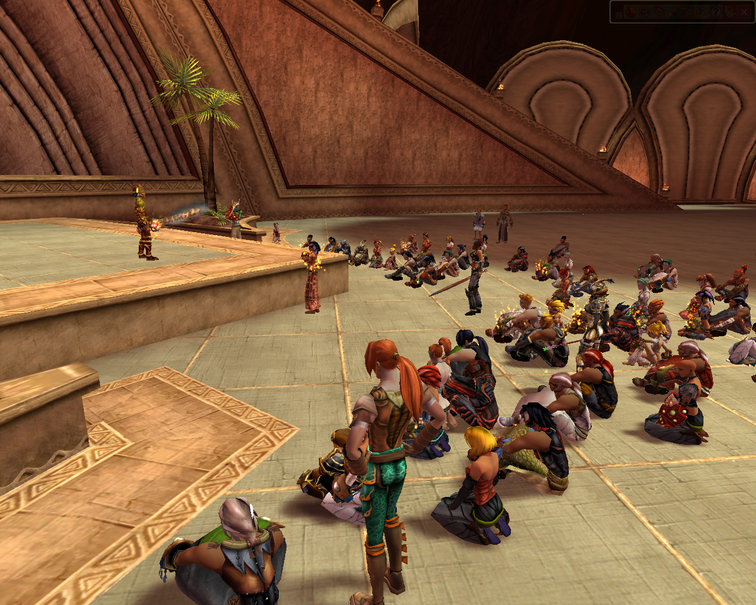Screen dimensions: 756x605
Task: Click the X icon on the top toolbar
Action: 744,12
